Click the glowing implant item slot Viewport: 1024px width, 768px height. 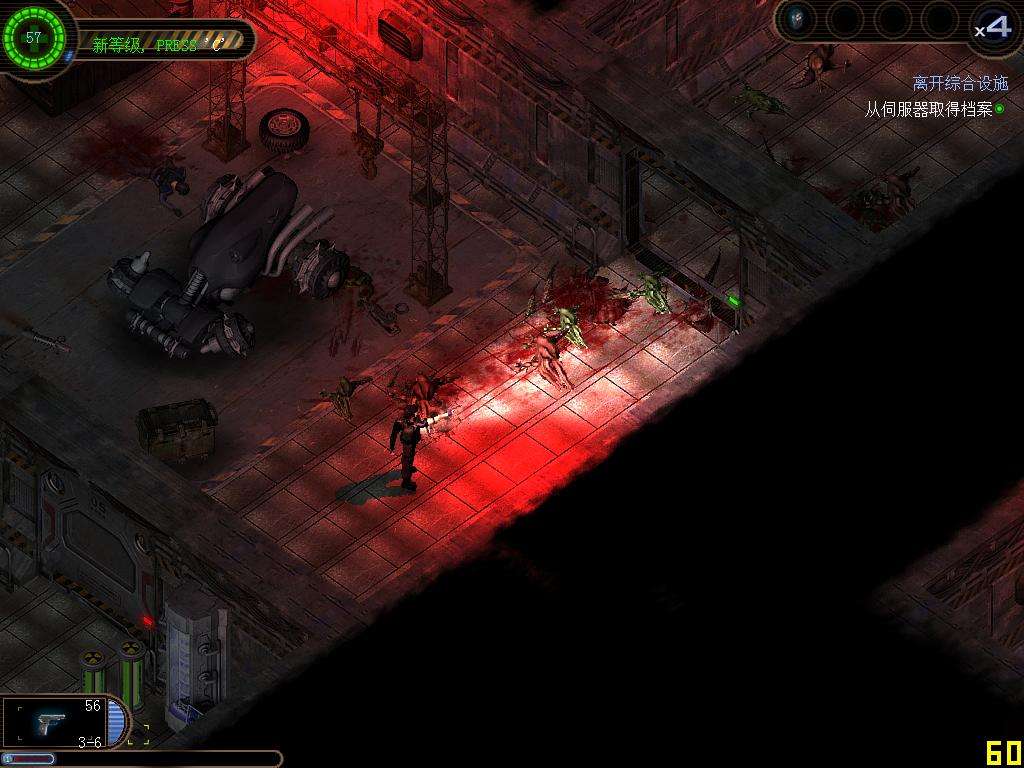pyautogui.click(x=798, y=18)
